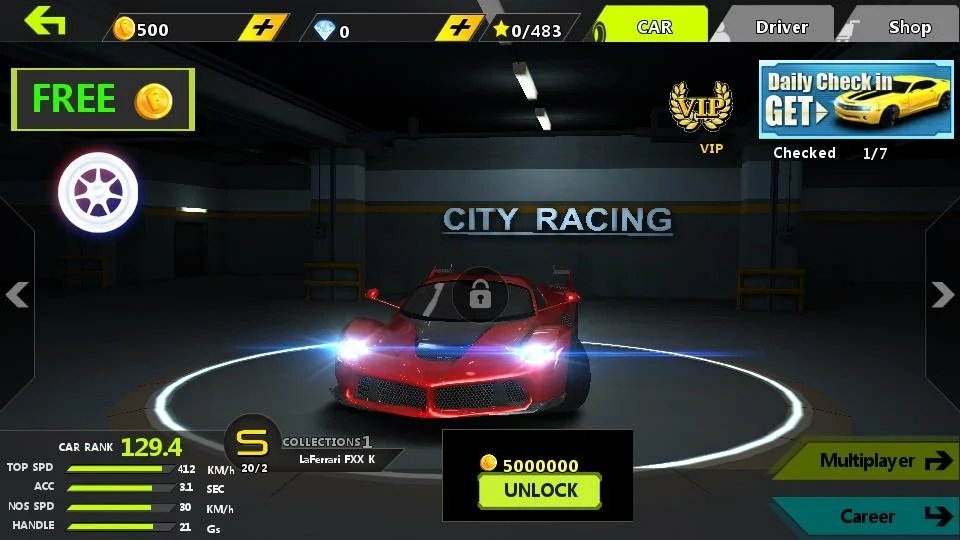The height and width of the screenshot is (540, 960).
Task: Open the S class collections badge
Action: click(253, 443)
